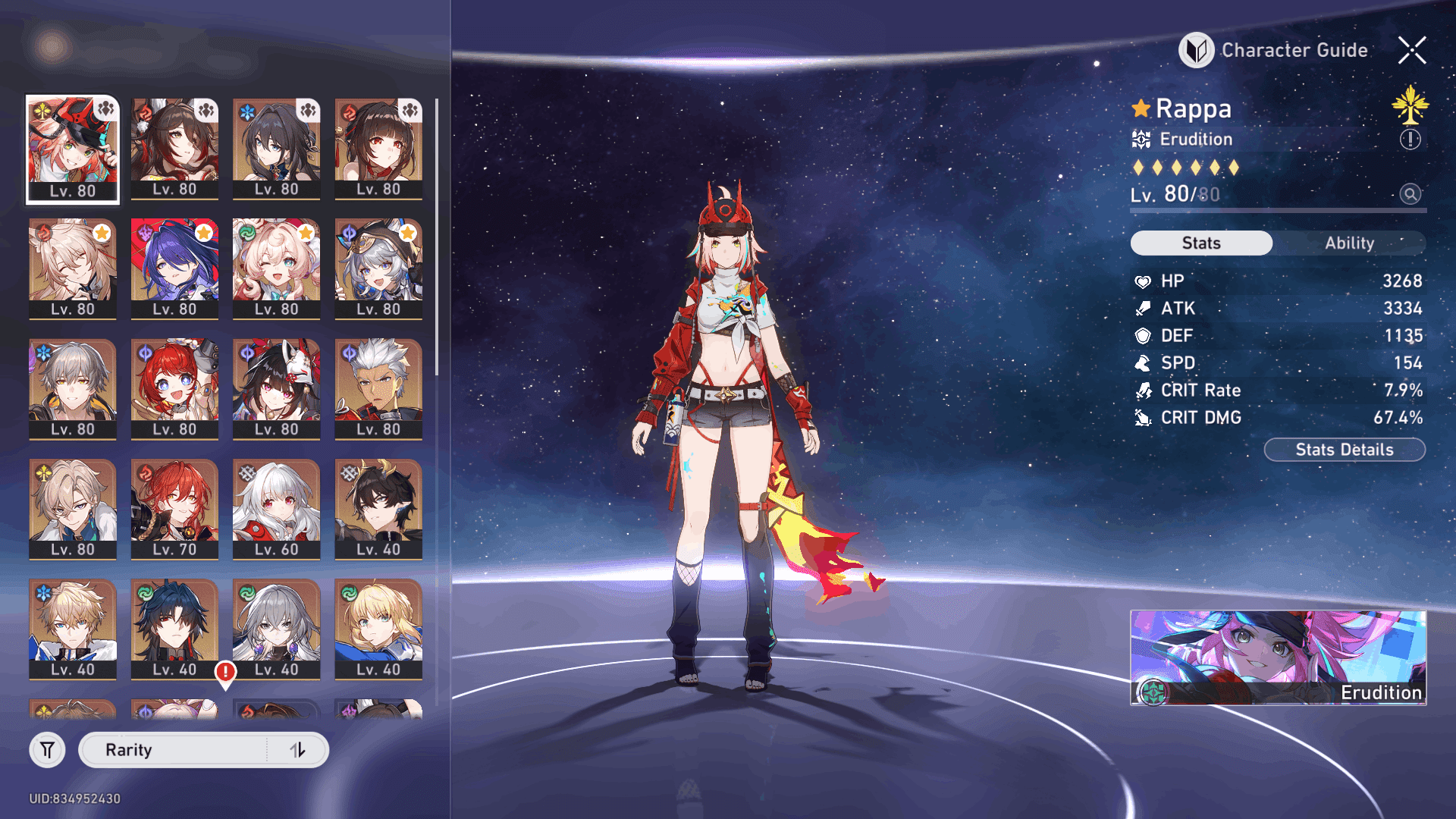This screenshot has width=1456, height=819.
Task: Open the Rarity sort dropdown
Action: coord(174,750)
